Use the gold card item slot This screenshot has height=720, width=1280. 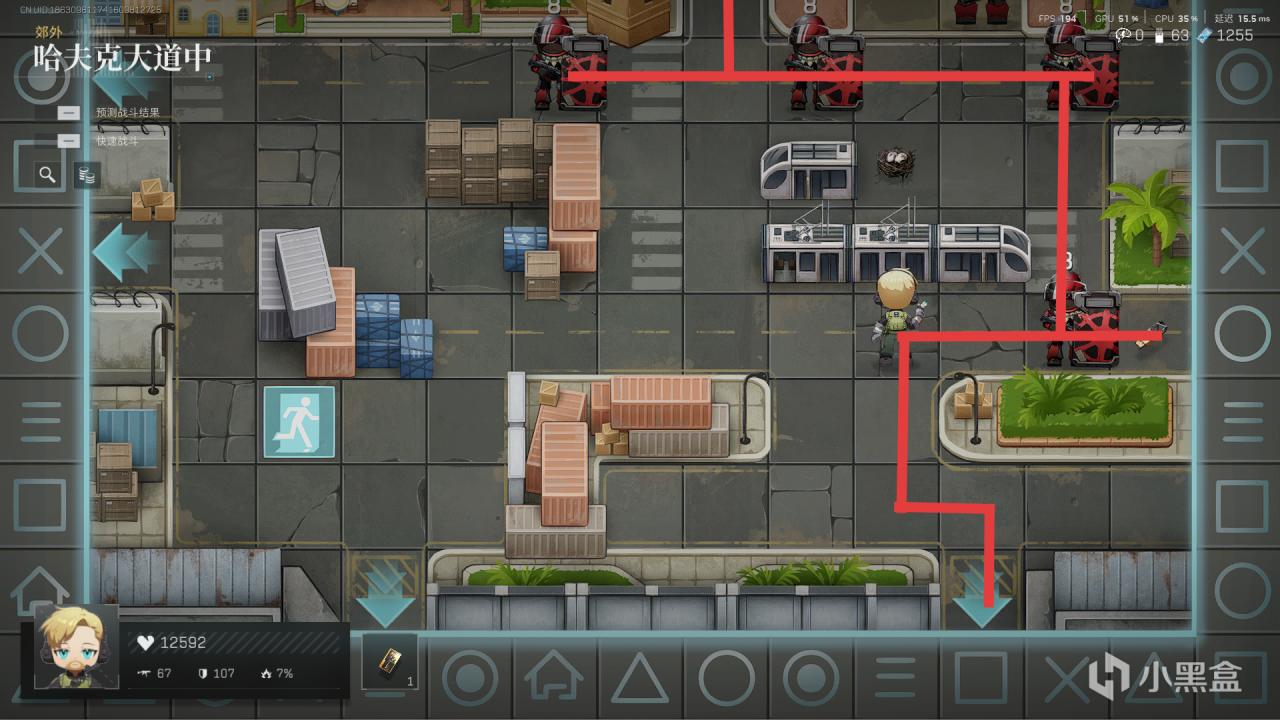coord(389,661)
